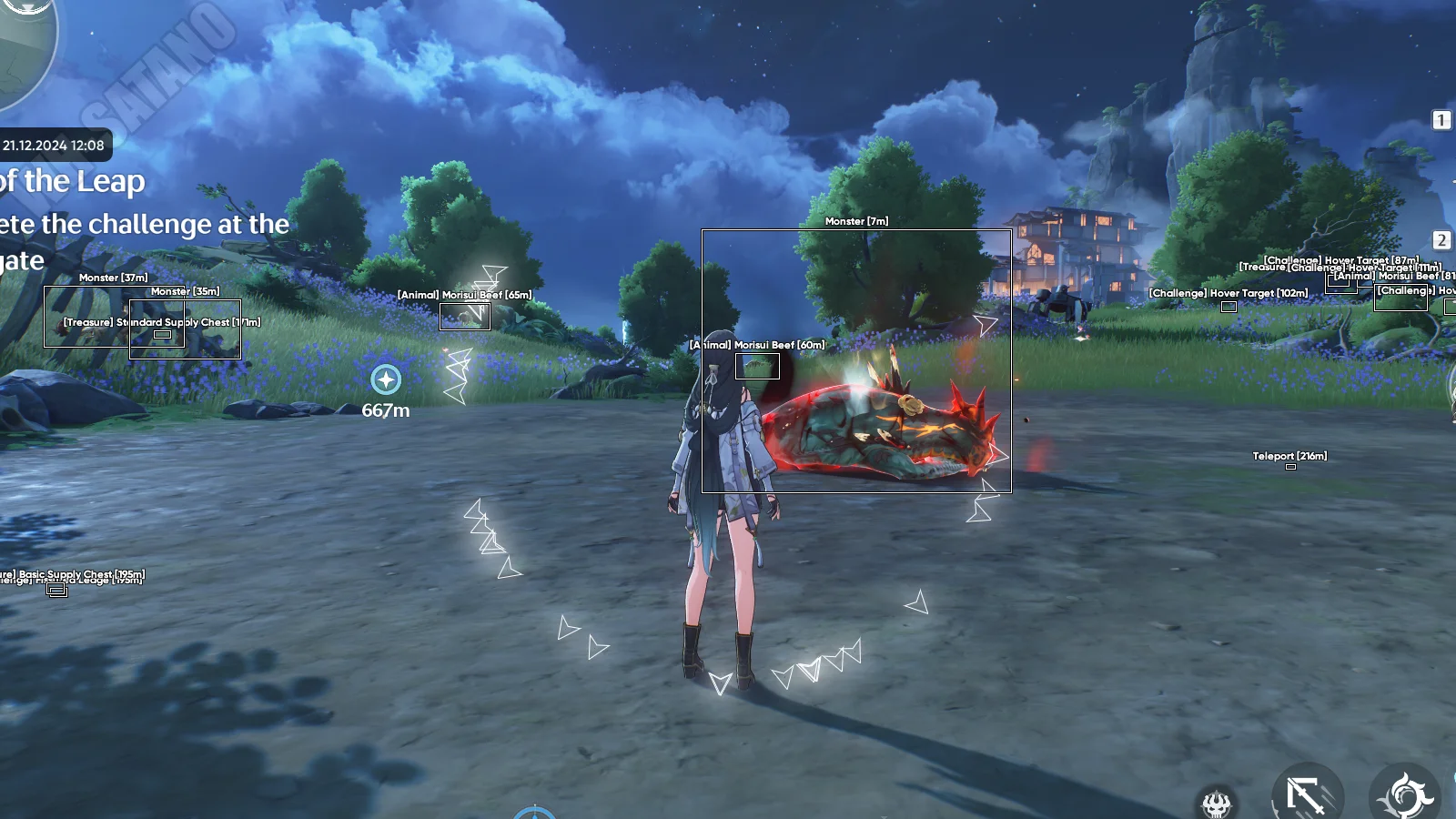Switch to team slot 2
Image resolution: width=1456 pixels, height=819 pixels.
[1441, 240]
